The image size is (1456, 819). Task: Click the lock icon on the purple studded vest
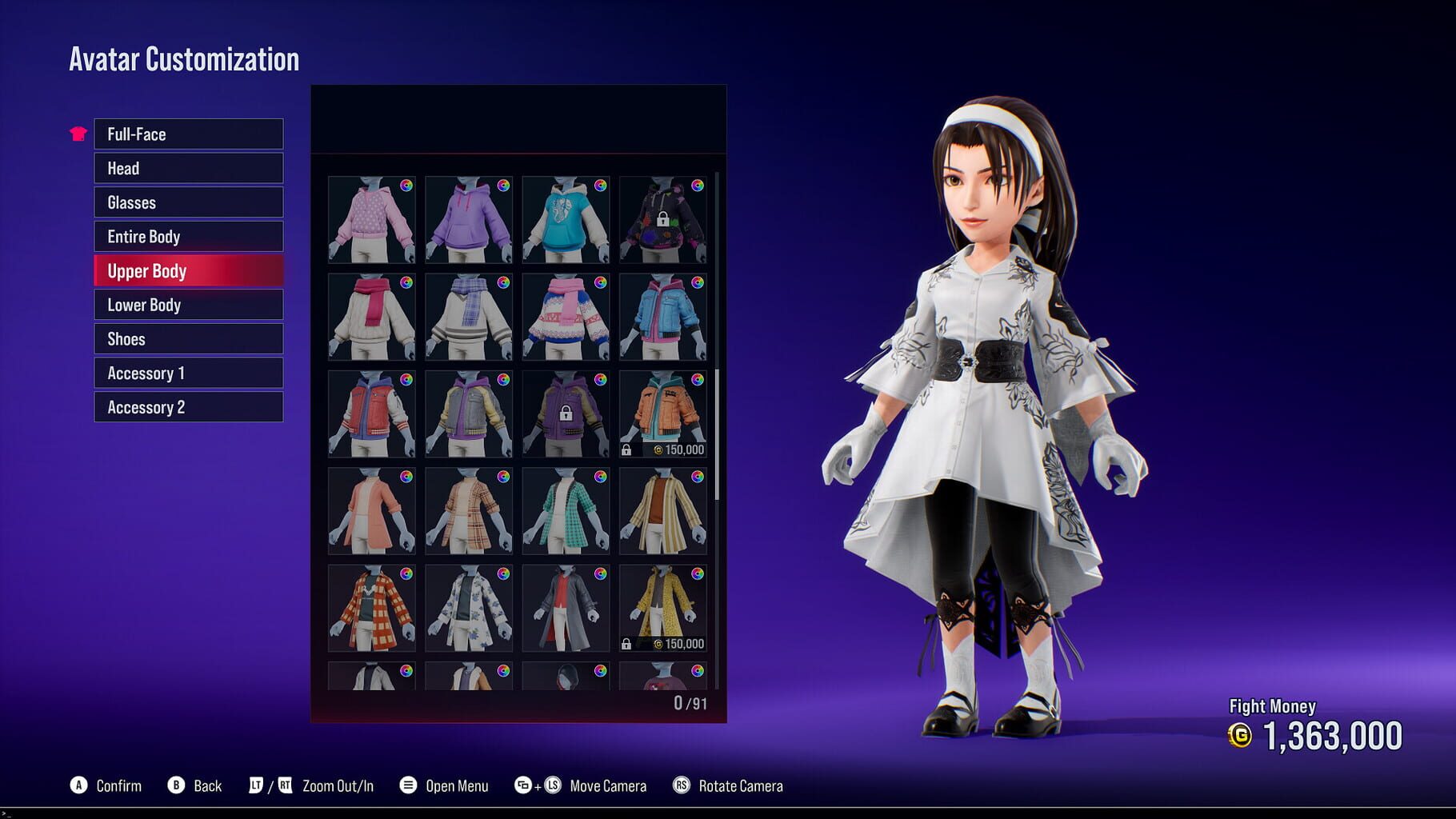tap(566, 413)
